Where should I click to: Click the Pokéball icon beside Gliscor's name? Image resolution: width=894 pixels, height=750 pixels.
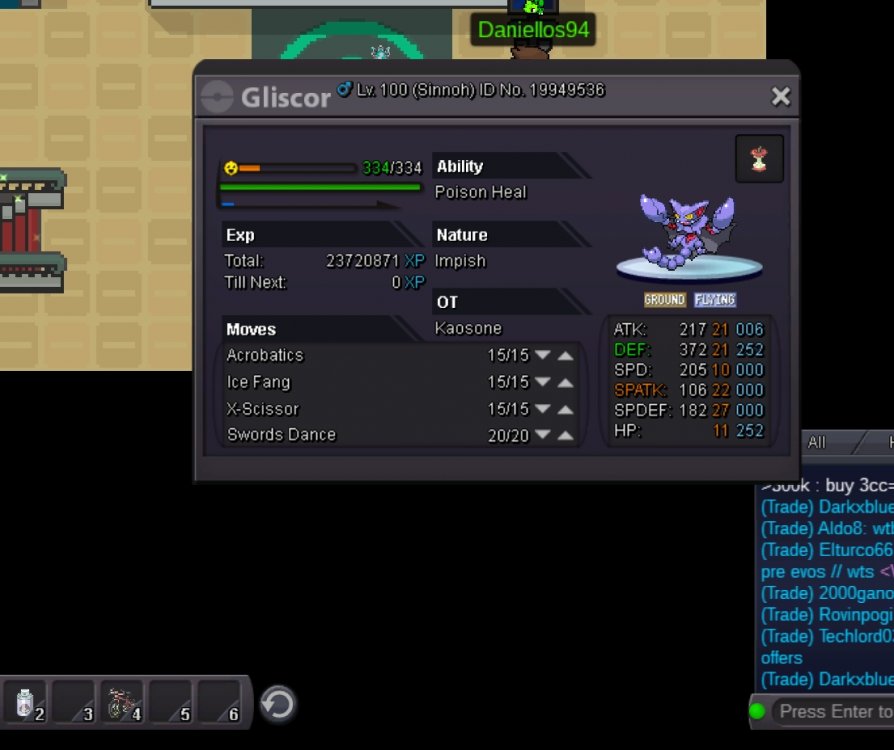217,97
